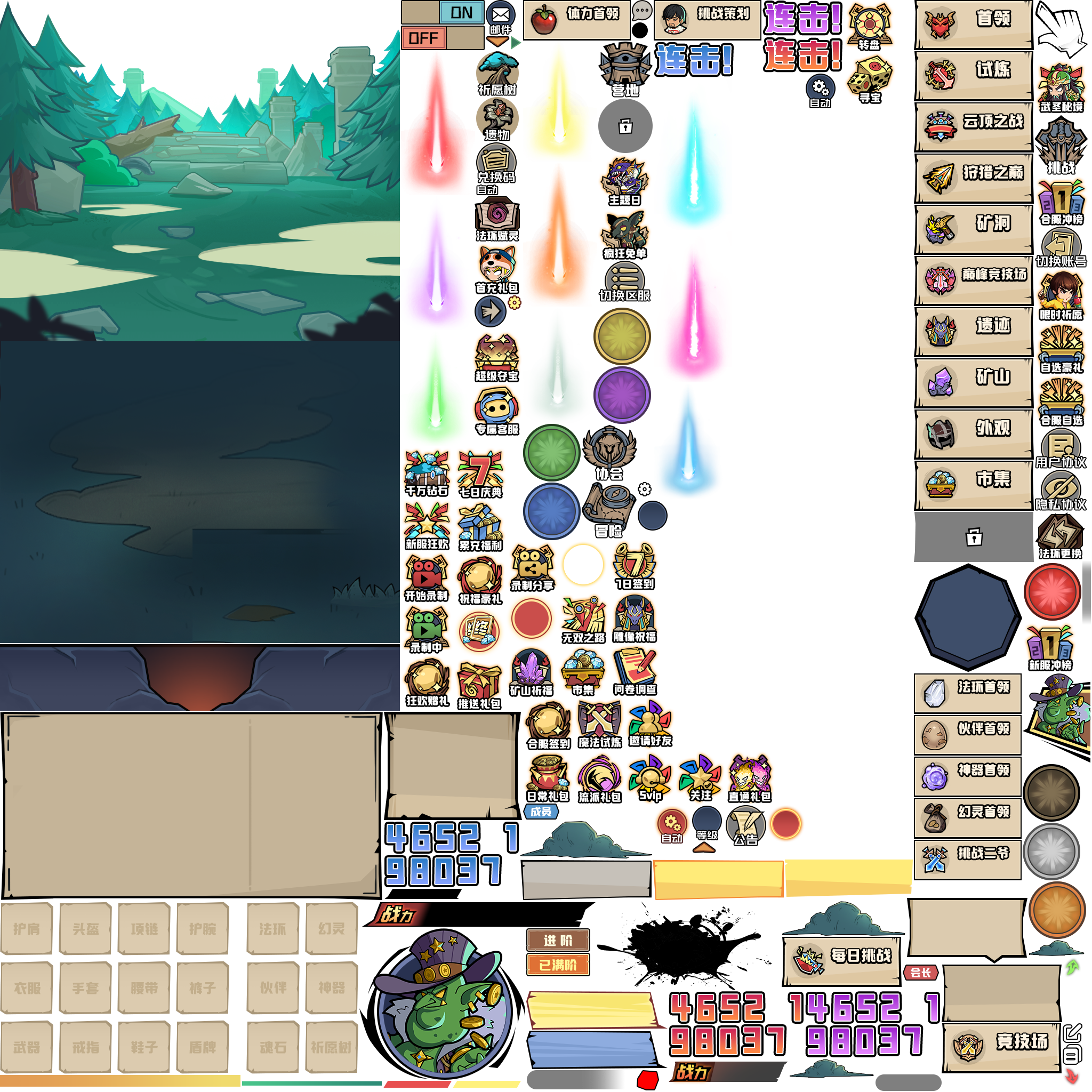Viewport: 1092px width, 1092px height.
Task: Choose the 试炼 trial banner
Action: coord(973,75)
